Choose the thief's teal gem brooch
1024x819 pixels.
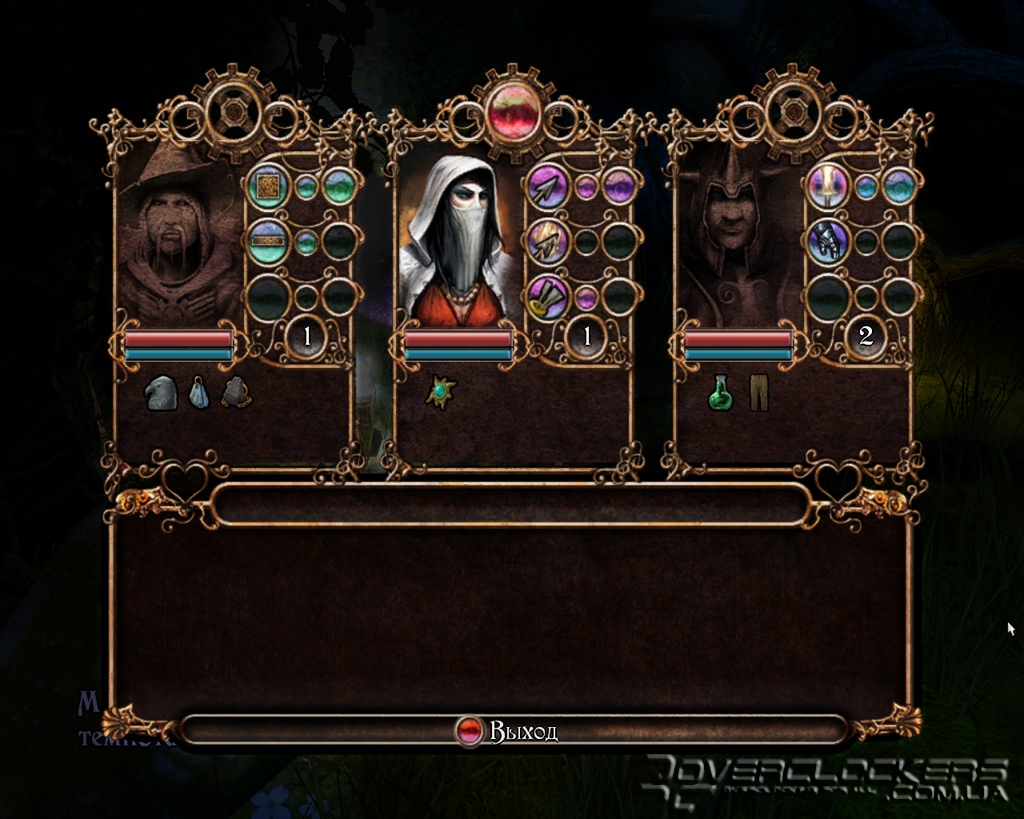point(440,392)
